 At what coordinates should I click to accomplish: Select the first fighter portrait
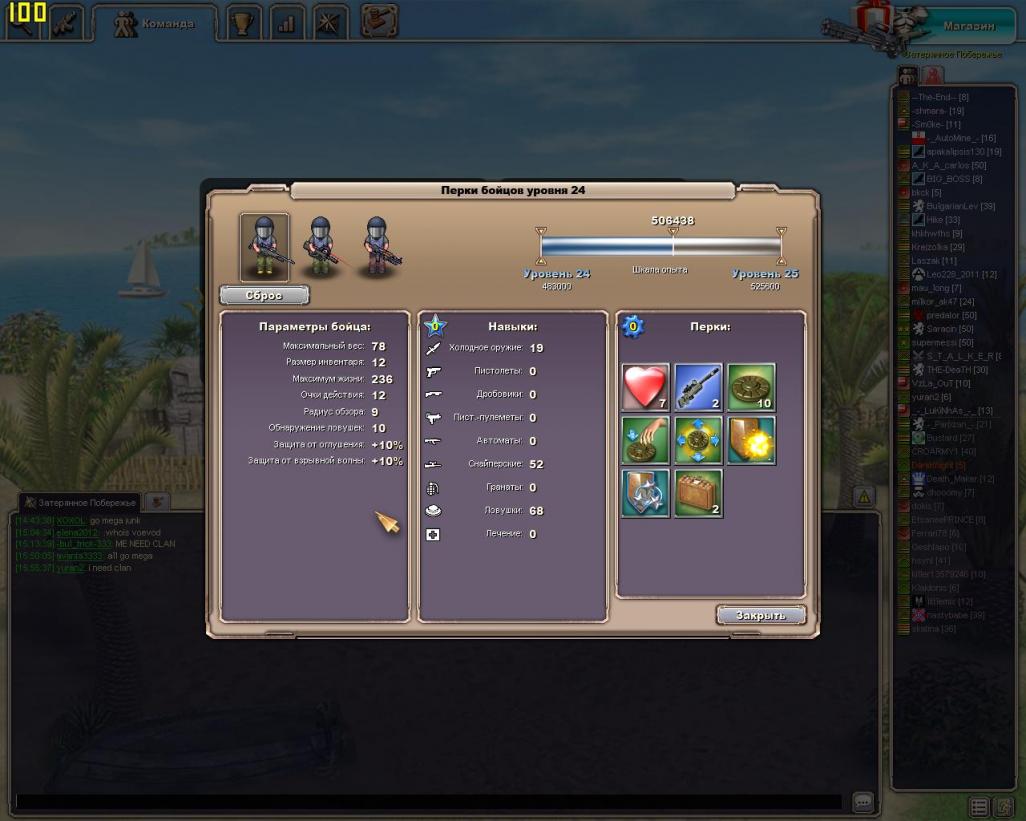[265, 246]
